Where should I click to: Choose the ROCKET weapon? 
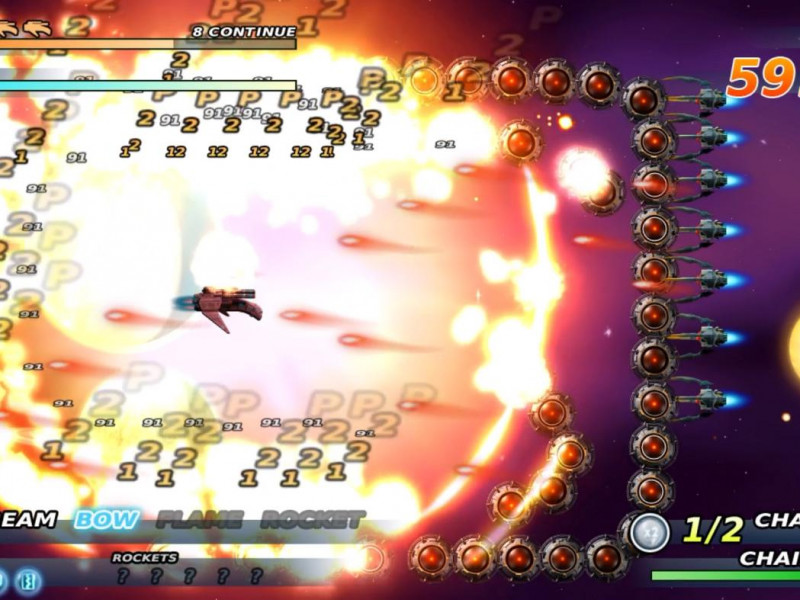point(312,520)
